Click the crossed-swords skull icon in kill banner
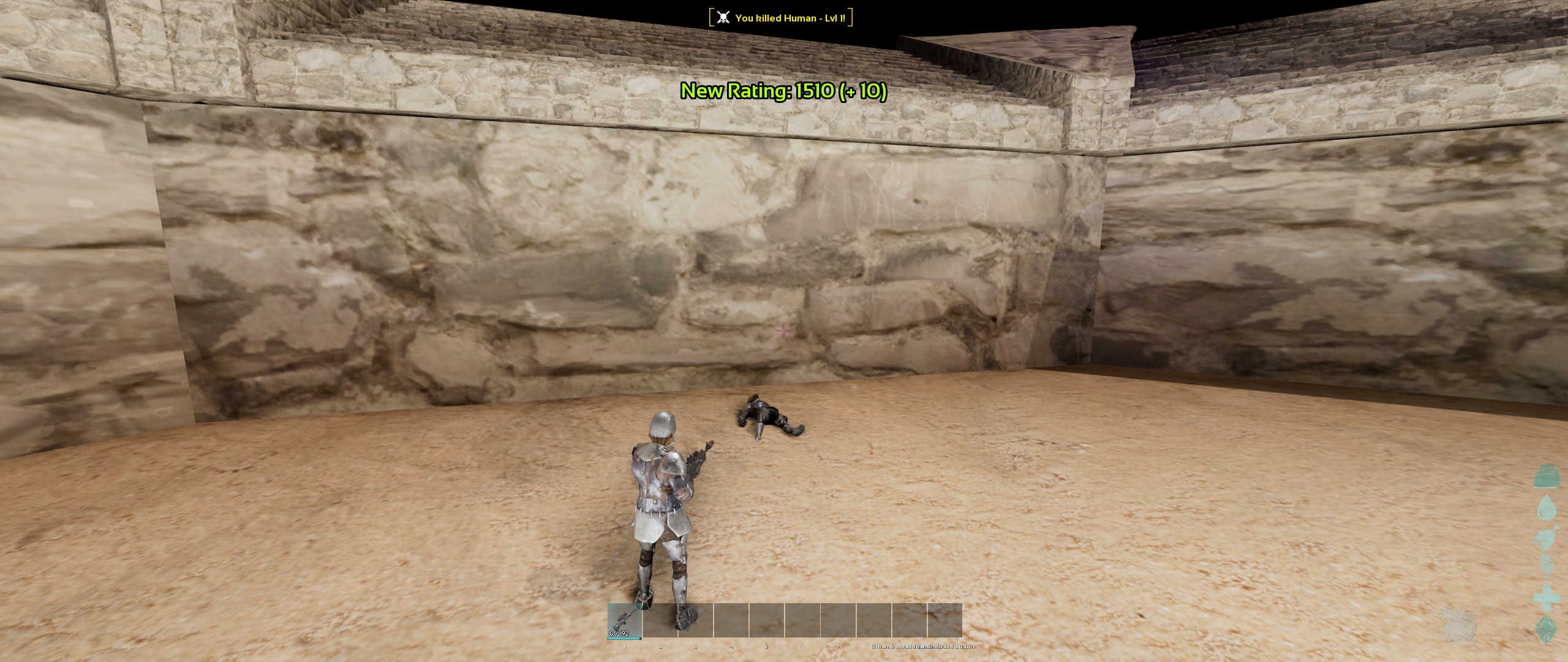The height and width of the screenshot is (662, 1568). [723, 17]
